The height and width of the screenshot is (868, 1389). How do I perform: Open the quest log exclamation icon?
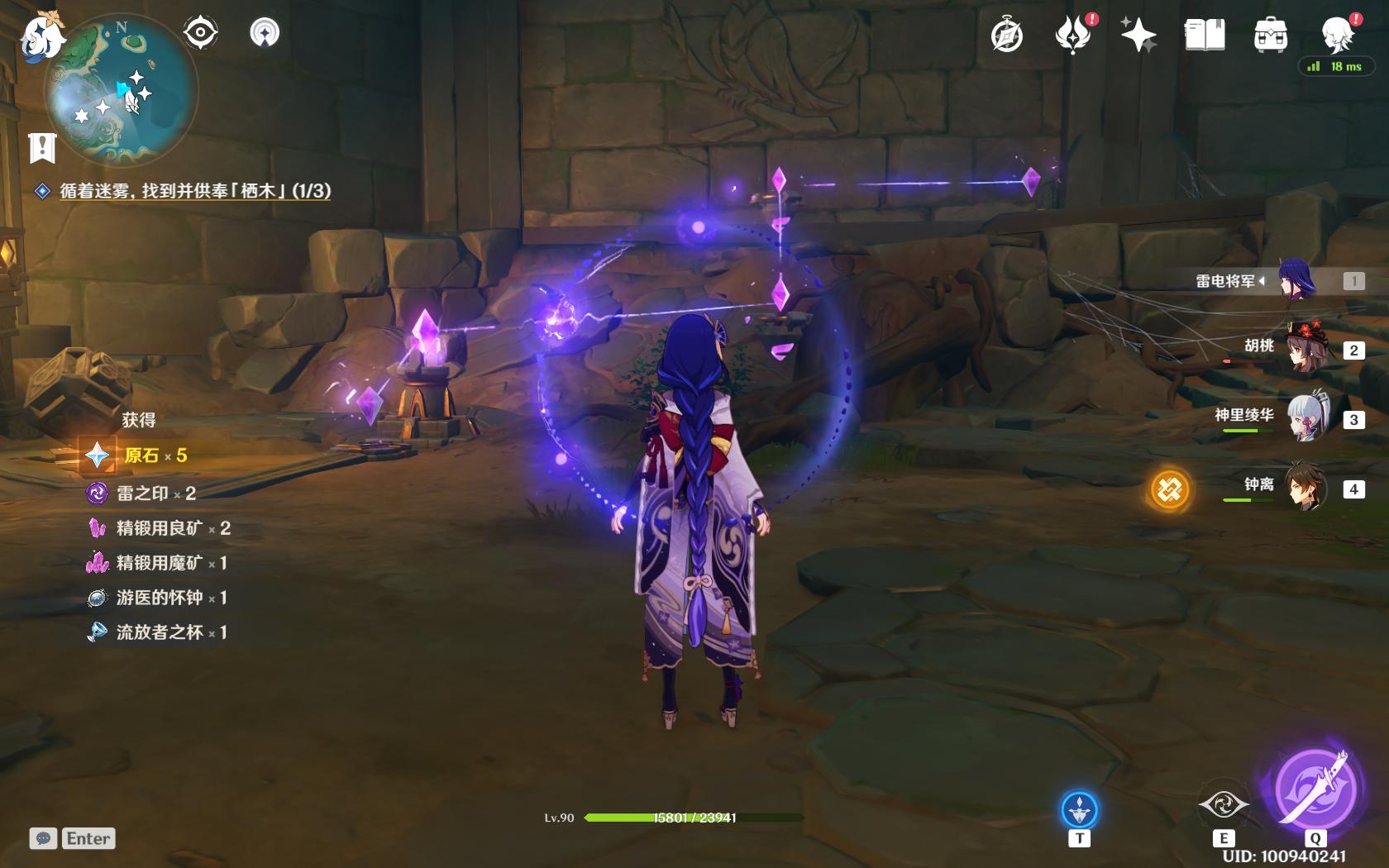42,148
